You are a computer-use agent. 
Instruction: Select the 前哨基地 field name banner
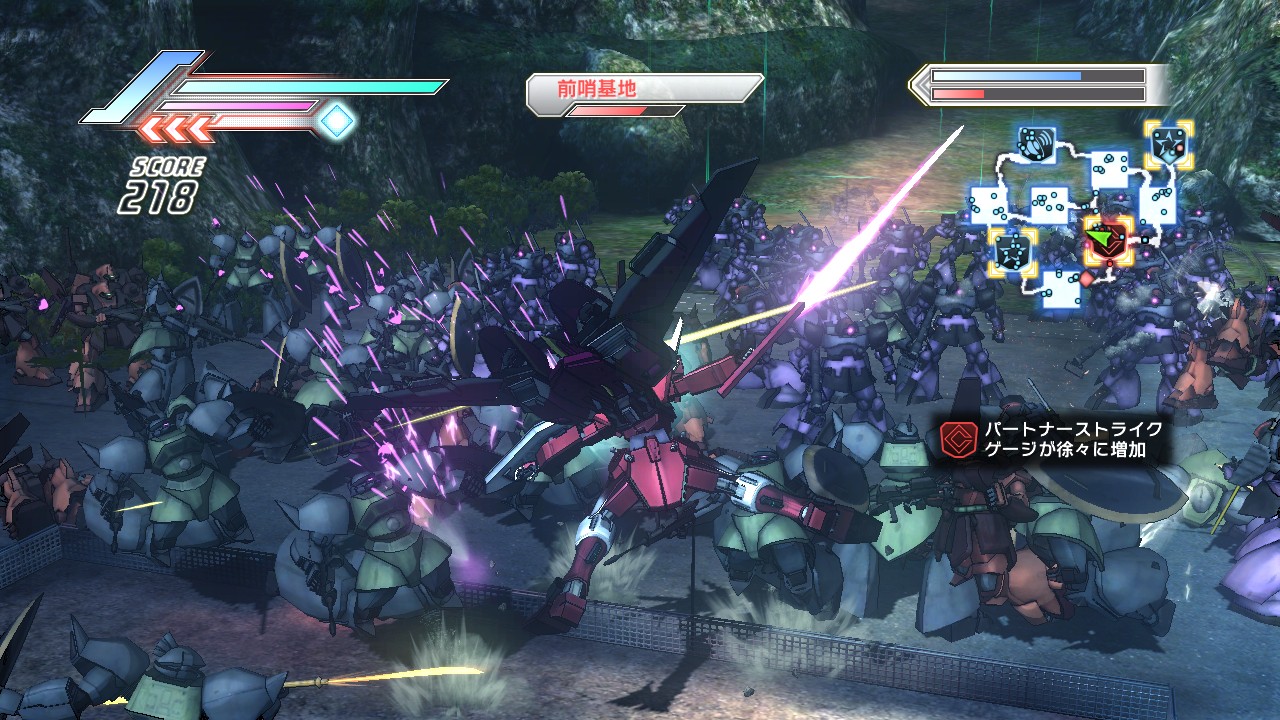point(644,89)
